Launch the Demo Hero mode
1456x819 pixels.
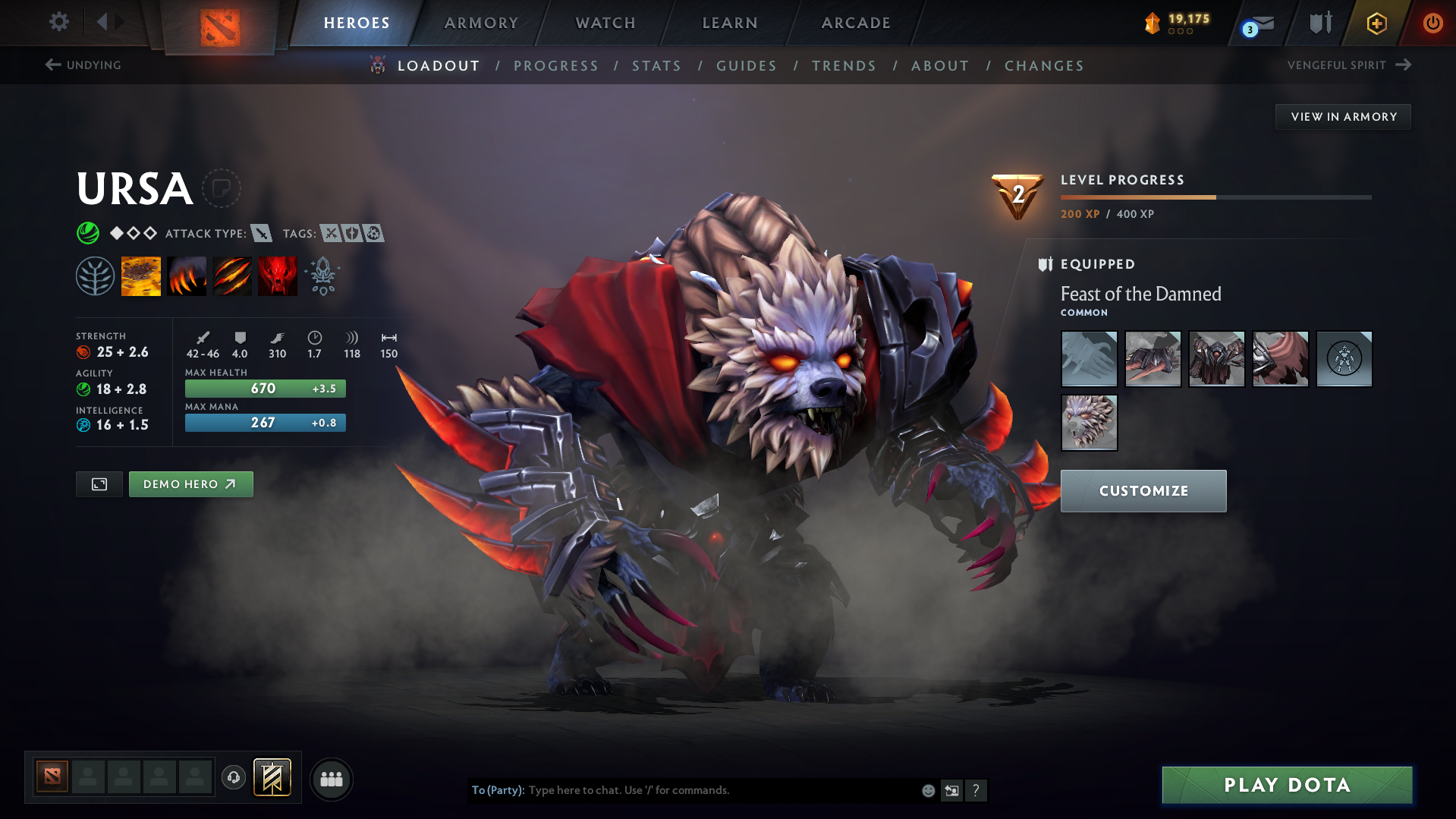tap(190, 484)
